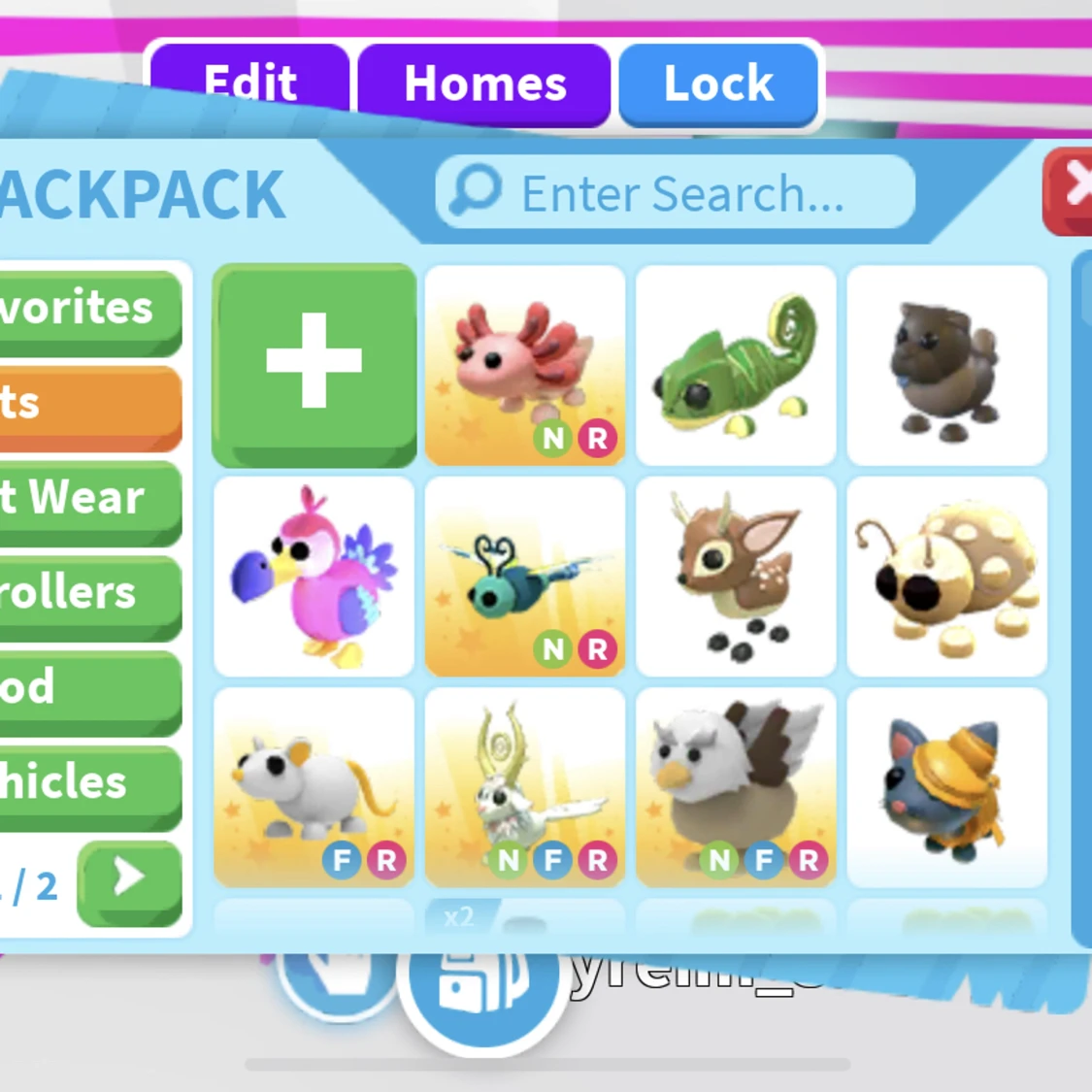The image size is (1092, 1092).
Task: Pick the brown fawn deer pet
Action: [x=736, y=577]
